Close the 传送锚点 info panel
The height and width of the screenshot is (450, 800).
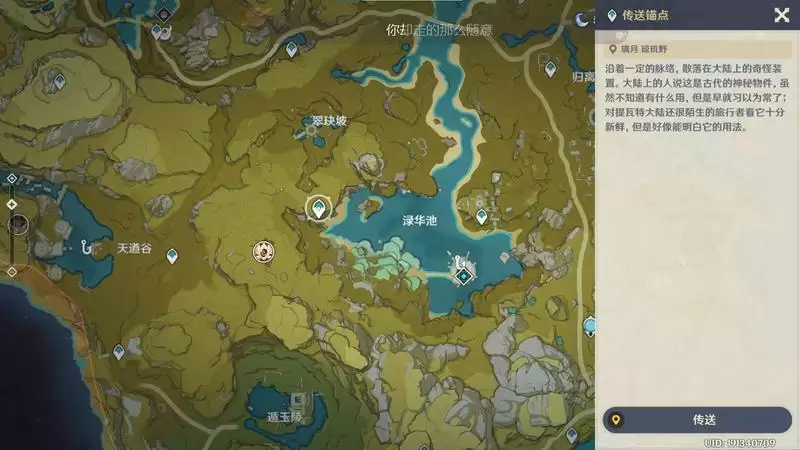tap(781, 15)
